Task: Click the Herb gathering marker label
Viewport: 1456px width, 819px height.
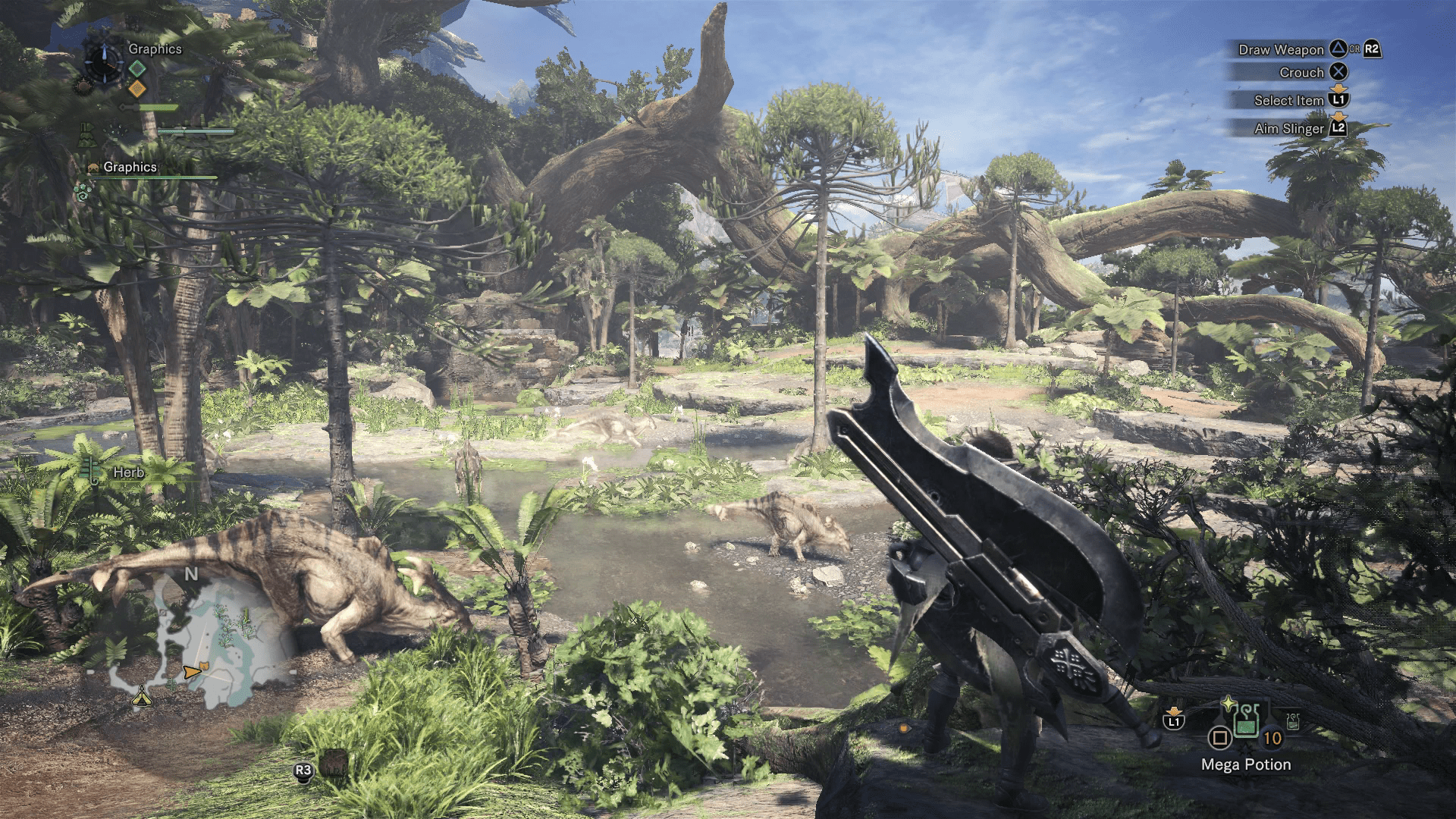Action: tap(128, 472)
